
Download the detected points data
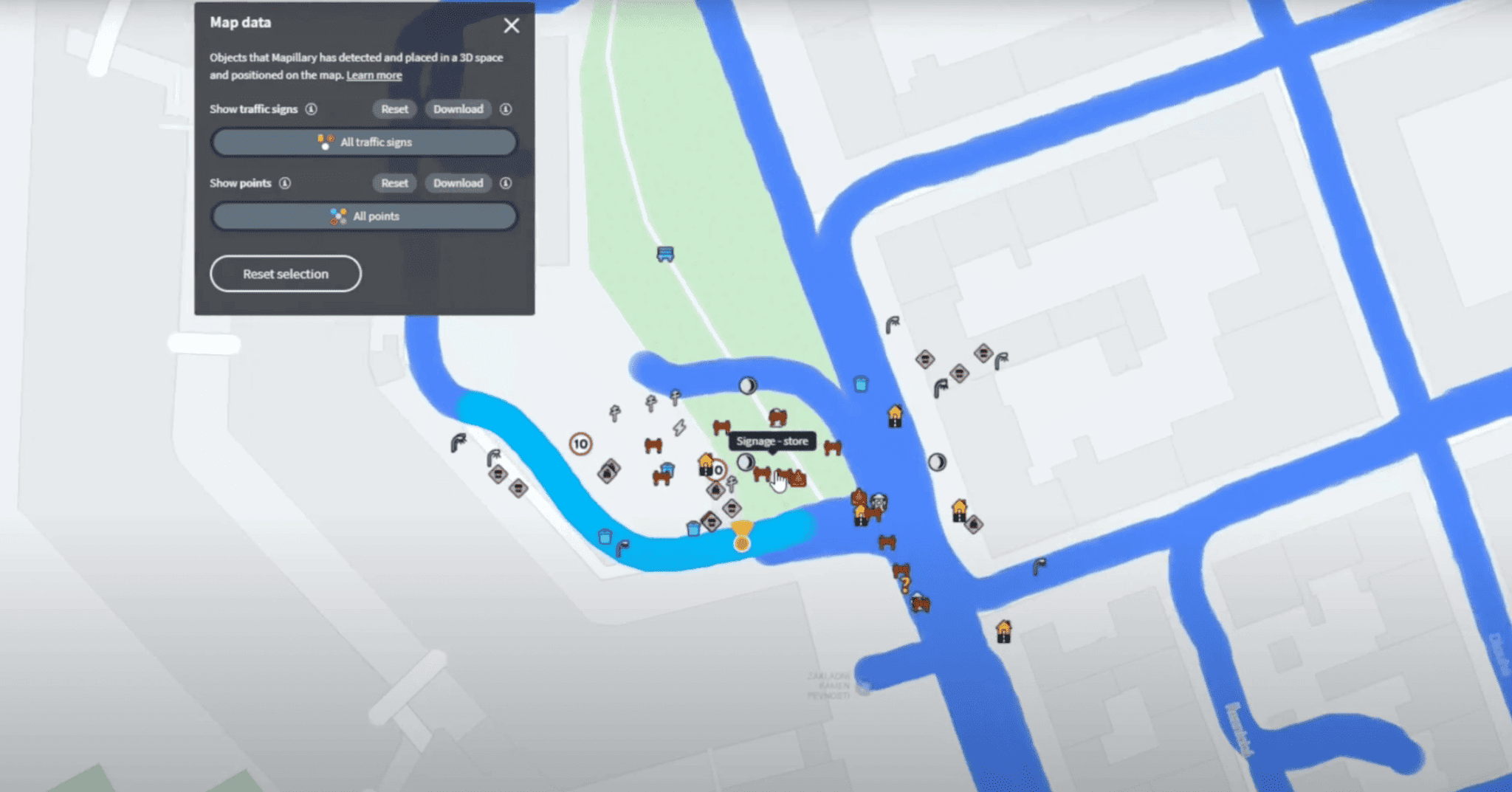coord(458,183)
